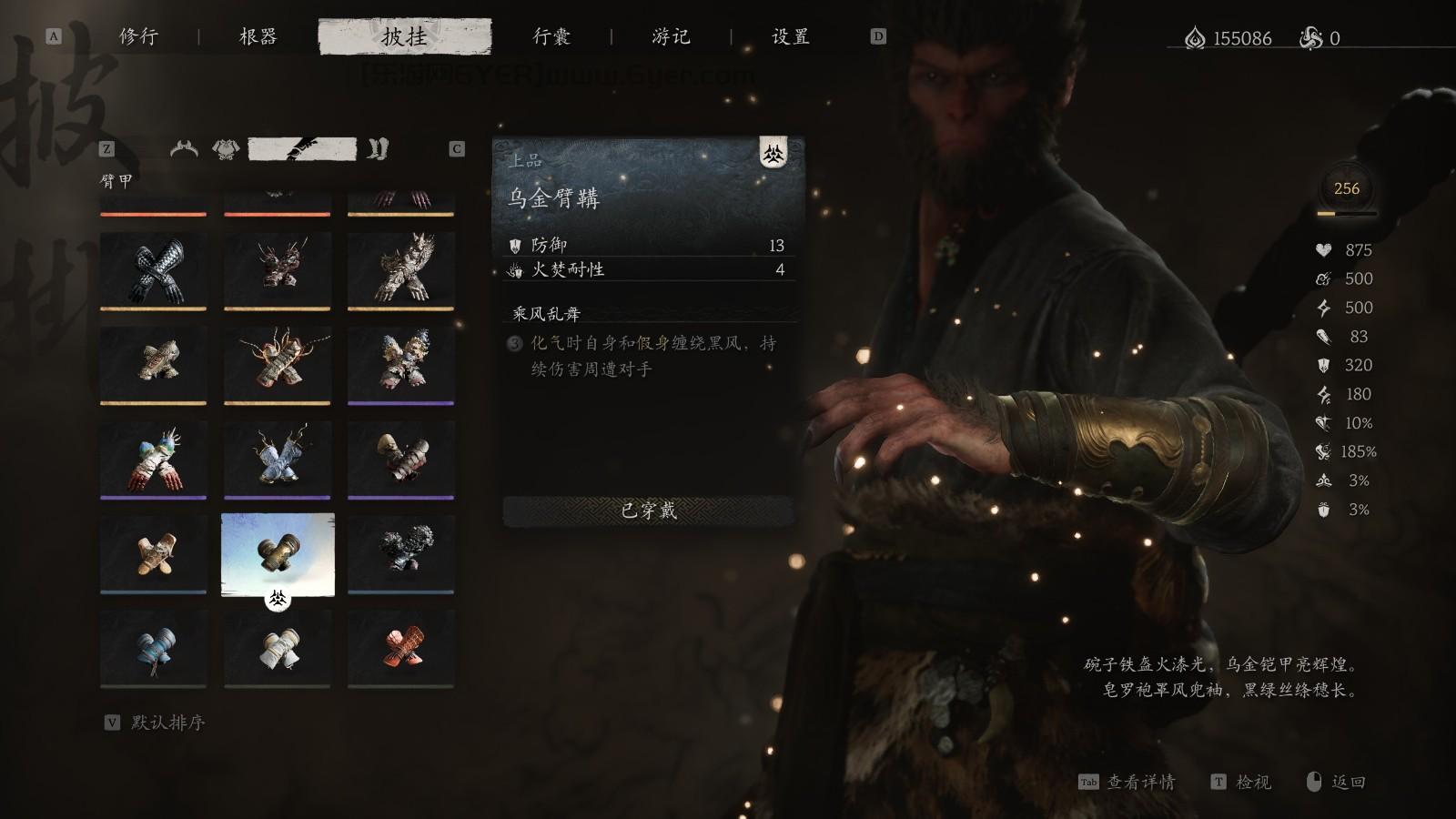Click the defense shield icon beside 防御 13
The width and height of the screenshot is (1456, 819).
pyautogui.click(x=514, y=245)
